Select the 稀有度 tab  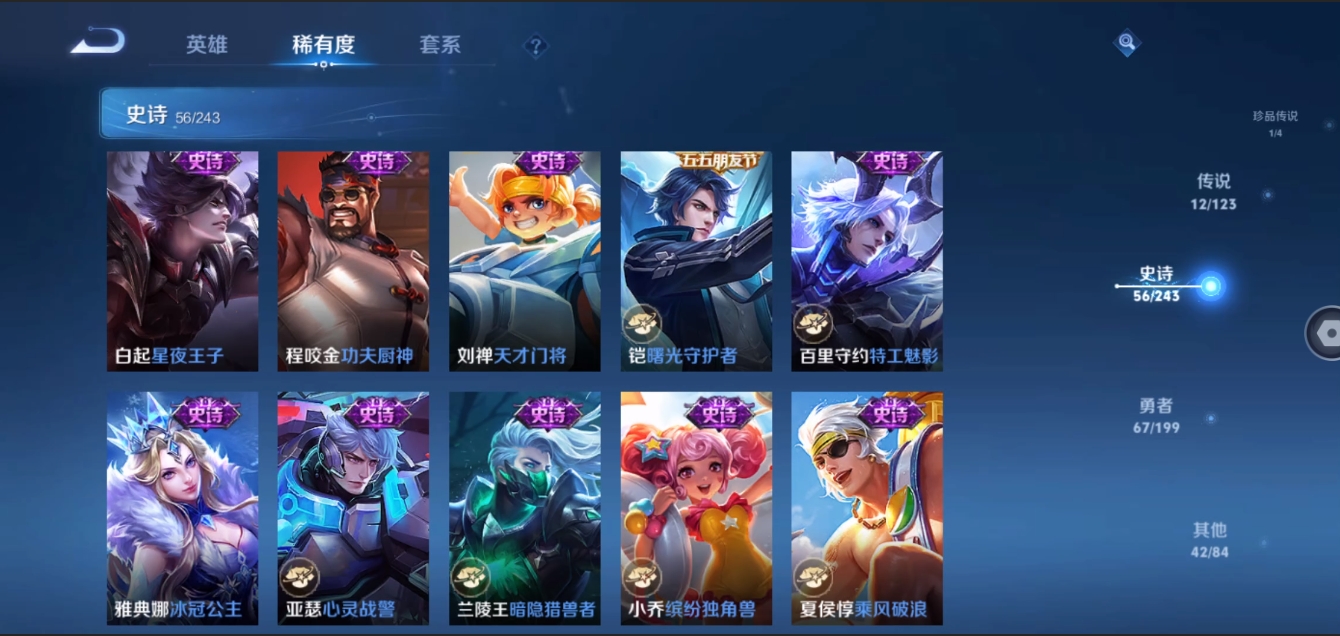(x=323, y=45)
